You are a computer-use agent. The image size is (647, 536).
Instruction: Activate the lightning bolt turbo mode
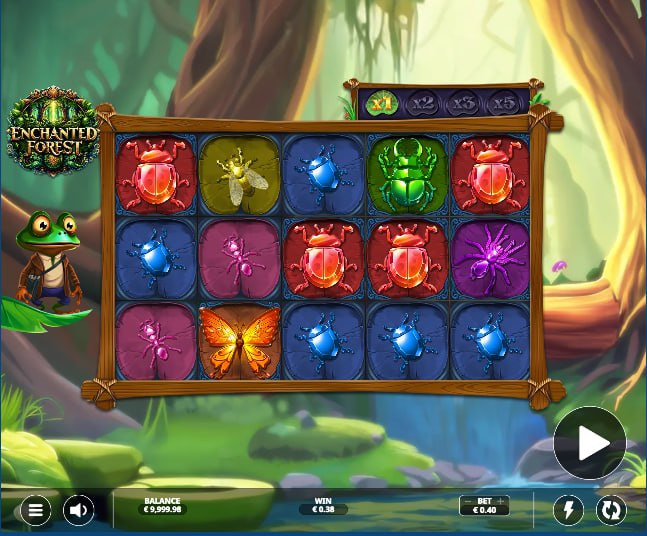(x=569, y=511)
